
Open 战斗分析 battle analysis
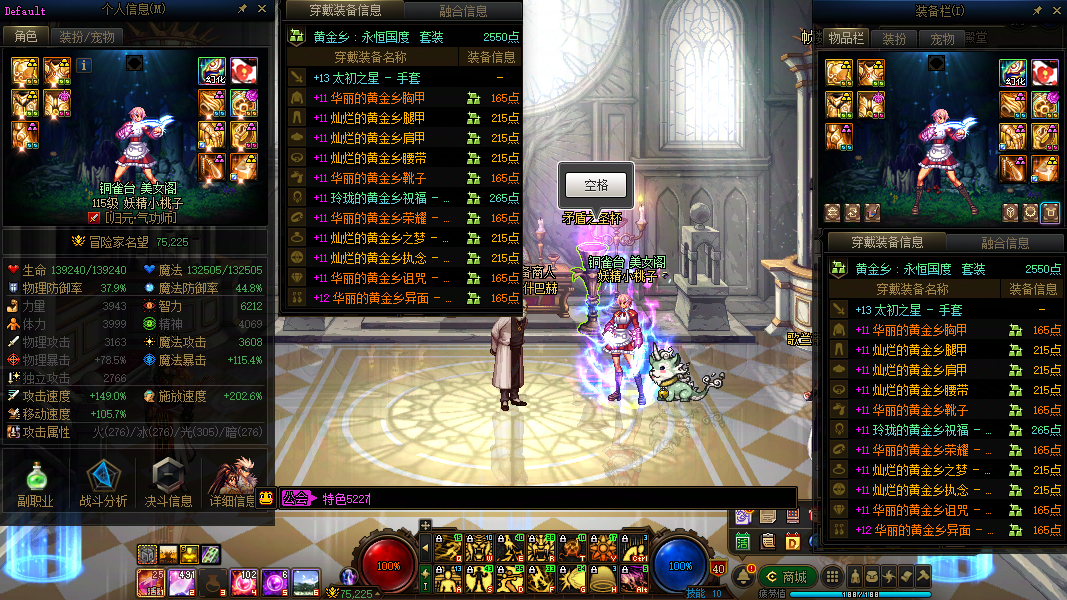[x=103, y=483]
